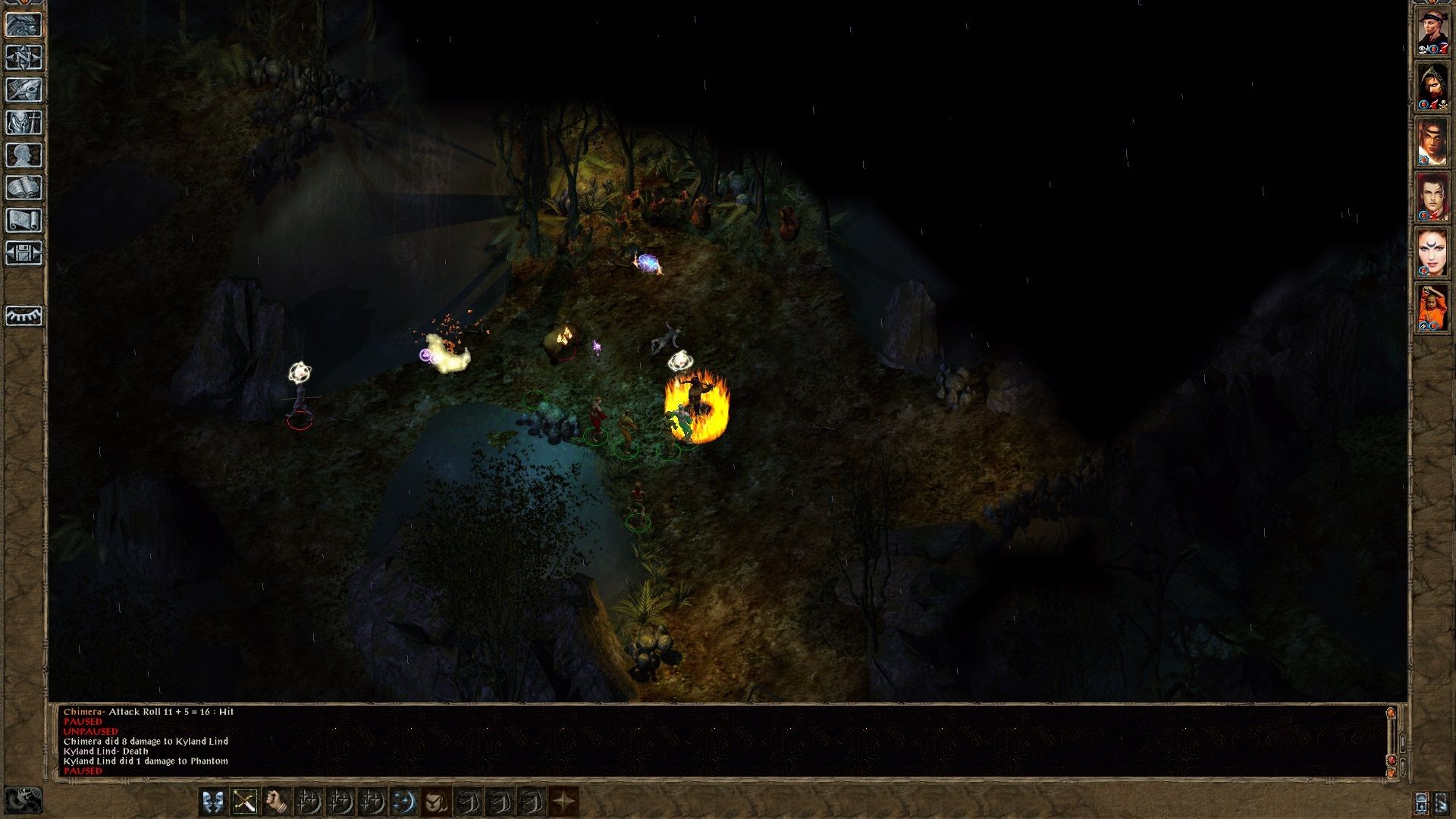Open the inventory screen

(x=24, y=122)
